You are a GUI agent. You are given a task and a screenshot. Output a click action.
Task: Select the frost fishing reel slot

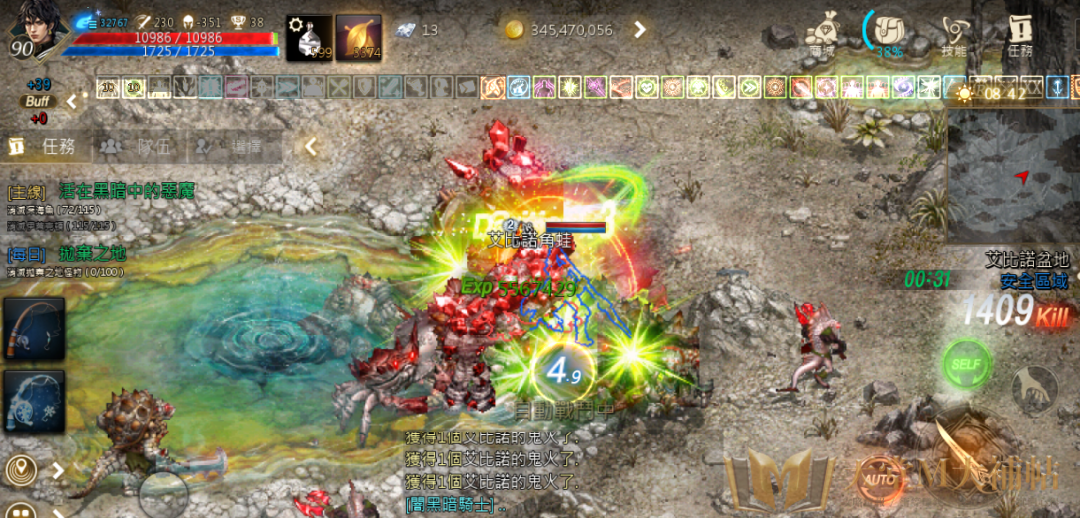[x=34, y=402]
